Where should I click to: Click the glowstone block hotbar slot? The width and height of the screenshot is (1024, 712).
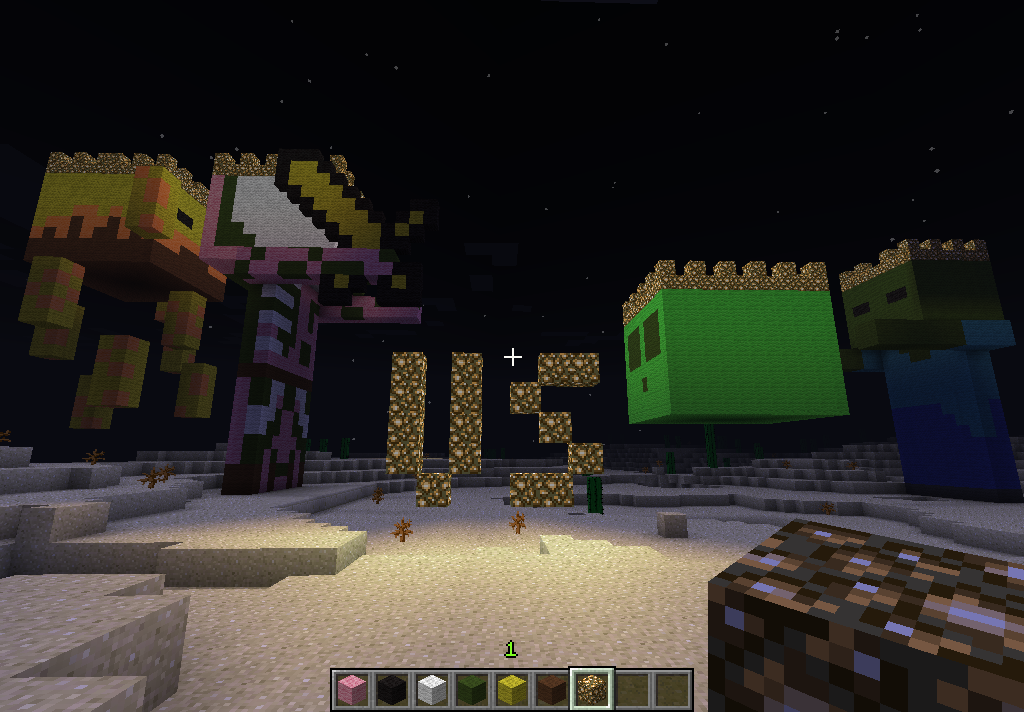click(x=591, y=689)
